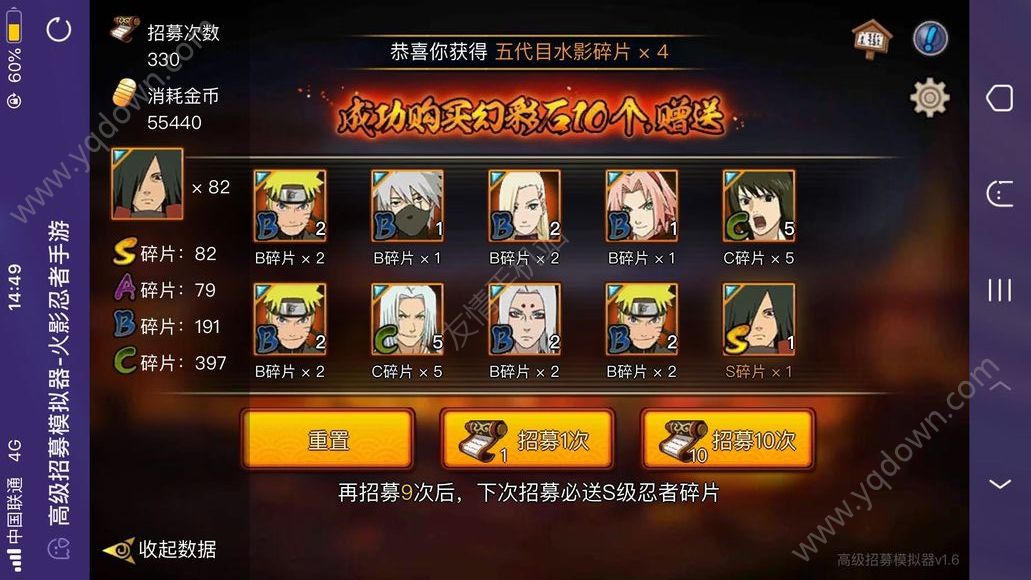1031x580 pixels.
Task: Choose the S碎片 × 1 reward card
Action: [x=759, y=320]
